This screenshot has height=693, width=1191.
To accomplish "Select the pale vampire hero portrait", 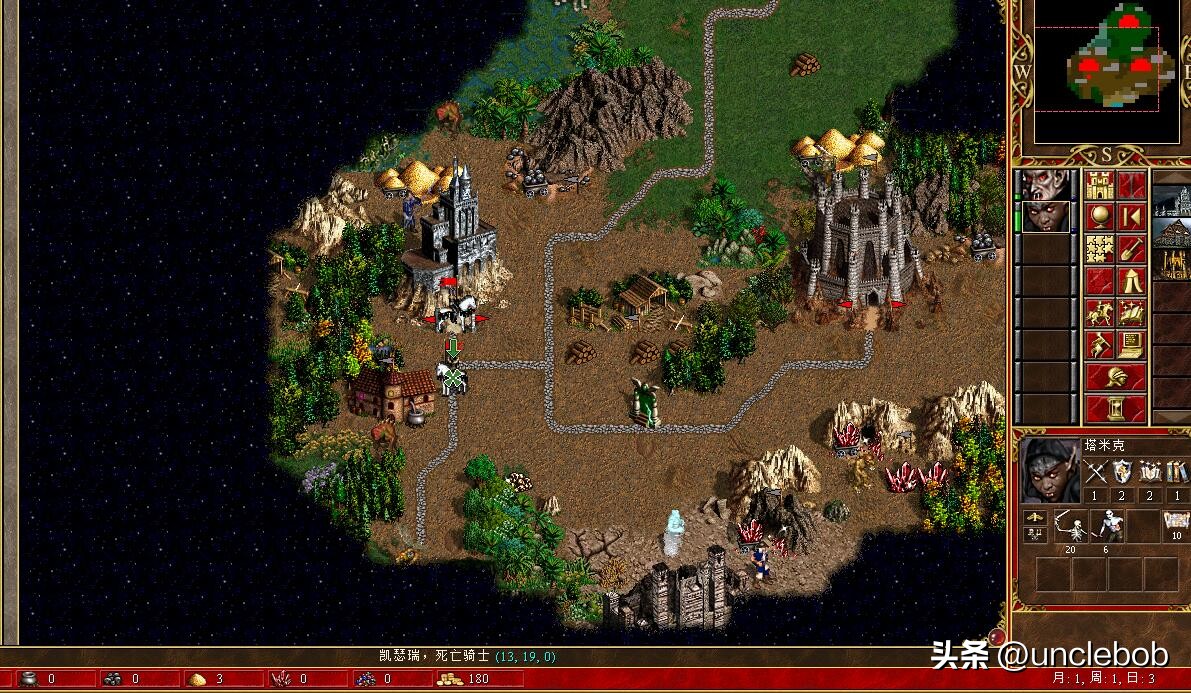I will (x=1044, y=185).
